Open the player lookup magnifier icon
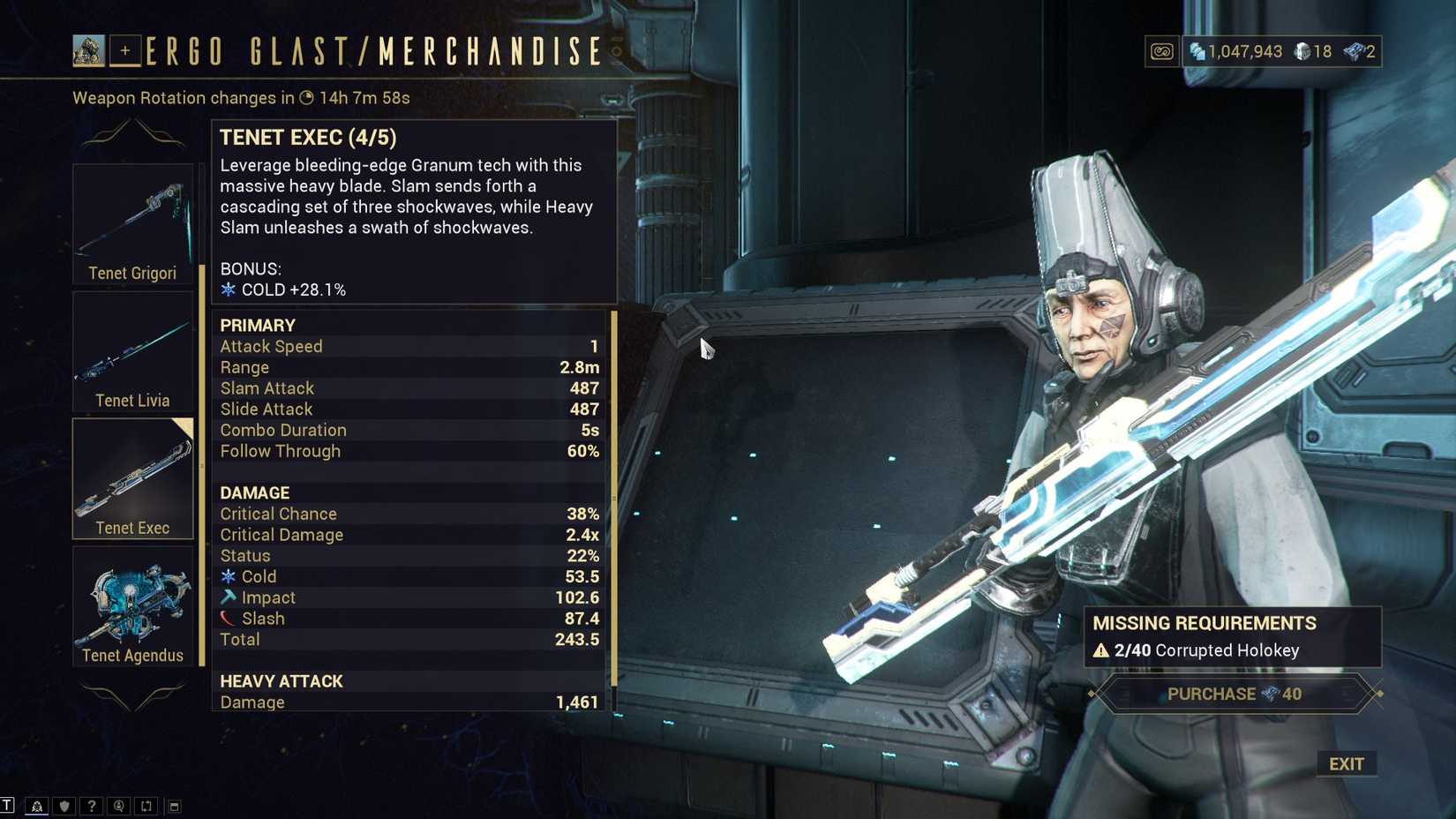Screen dimensions: 1456x819 [x=119, y=806]
